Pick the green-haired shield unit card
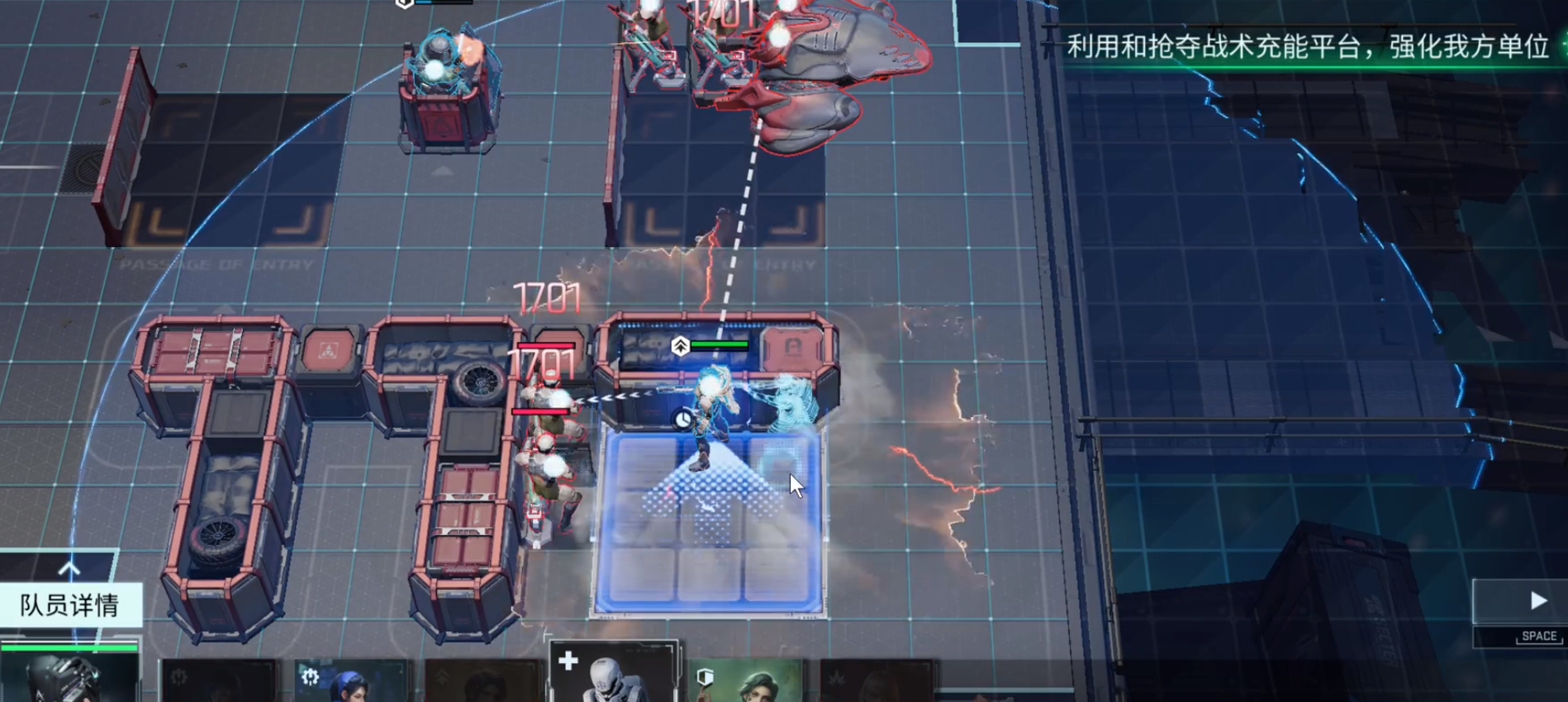Screen dimensions: 1568x702 click(x=748, y=681)
